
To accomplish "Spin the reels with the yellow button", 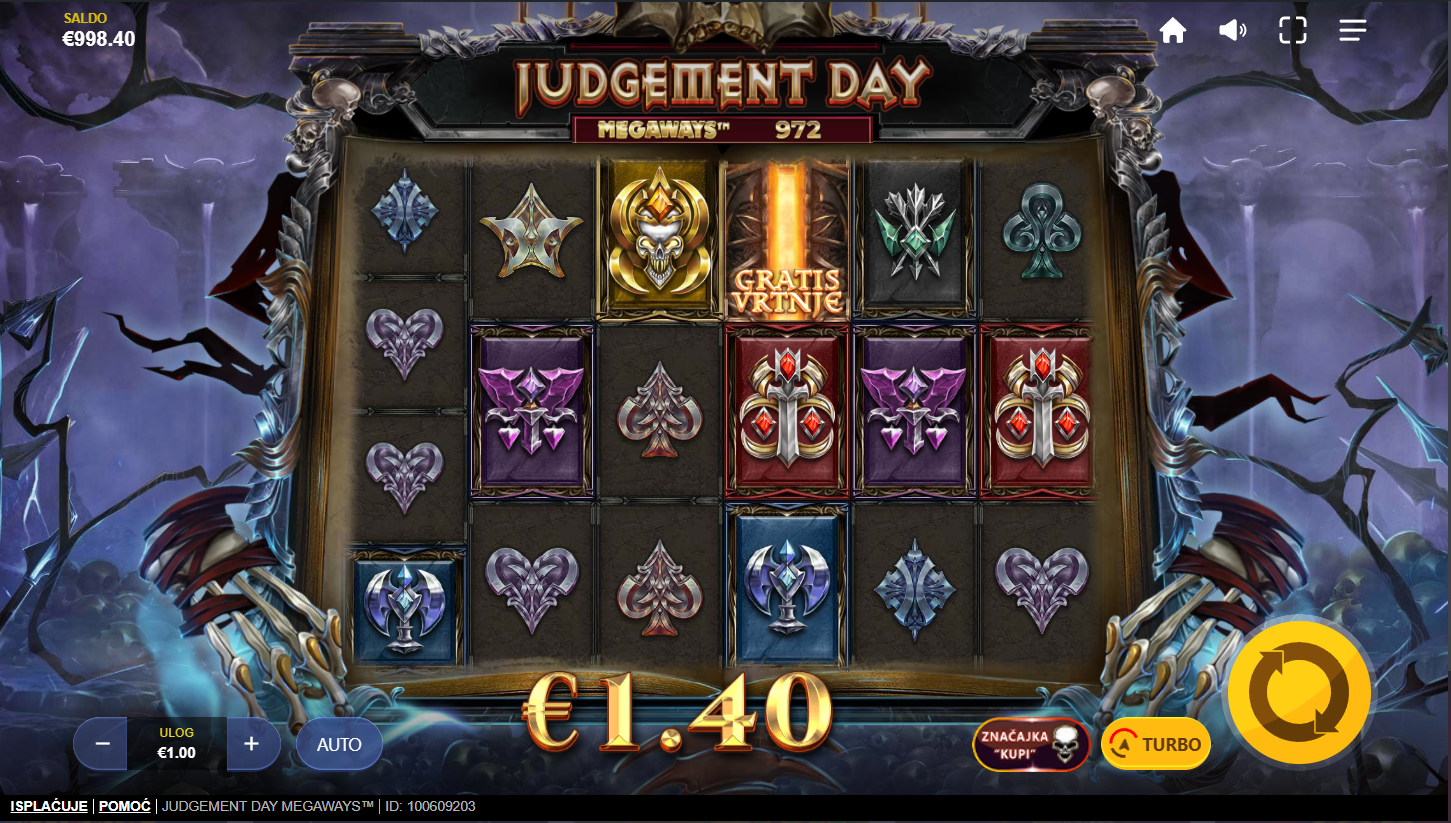I will [1299, 692].
